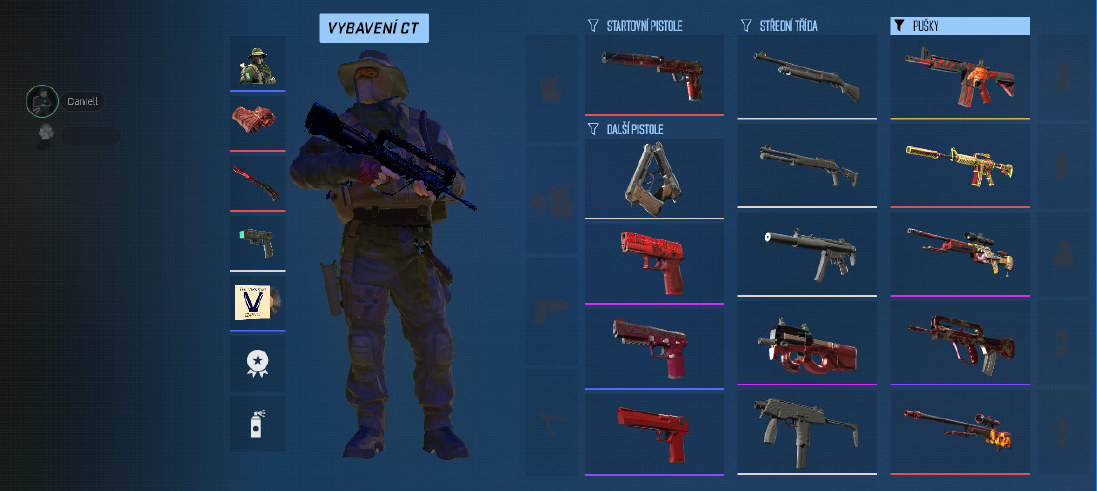This screenshot has width=1097, height=491.
Task: Select the agent portrait slot
Action: pos(257,63)
